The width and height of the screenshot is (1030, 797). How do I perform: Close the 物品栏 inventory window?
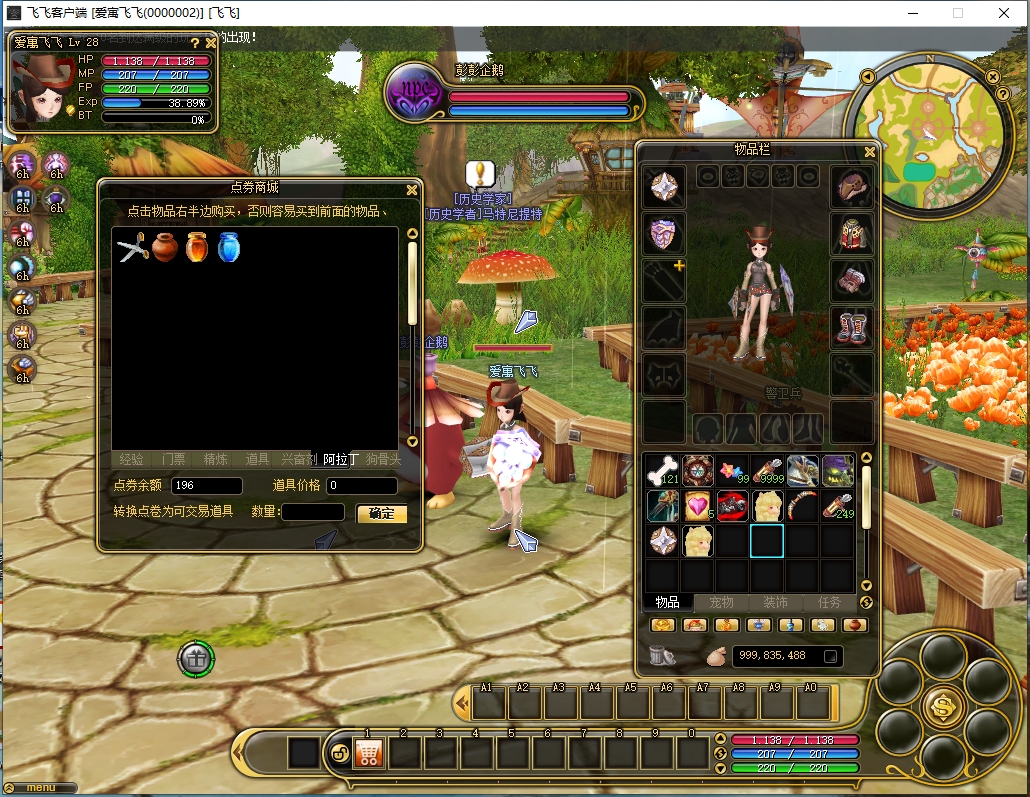[x=870, y=152]
